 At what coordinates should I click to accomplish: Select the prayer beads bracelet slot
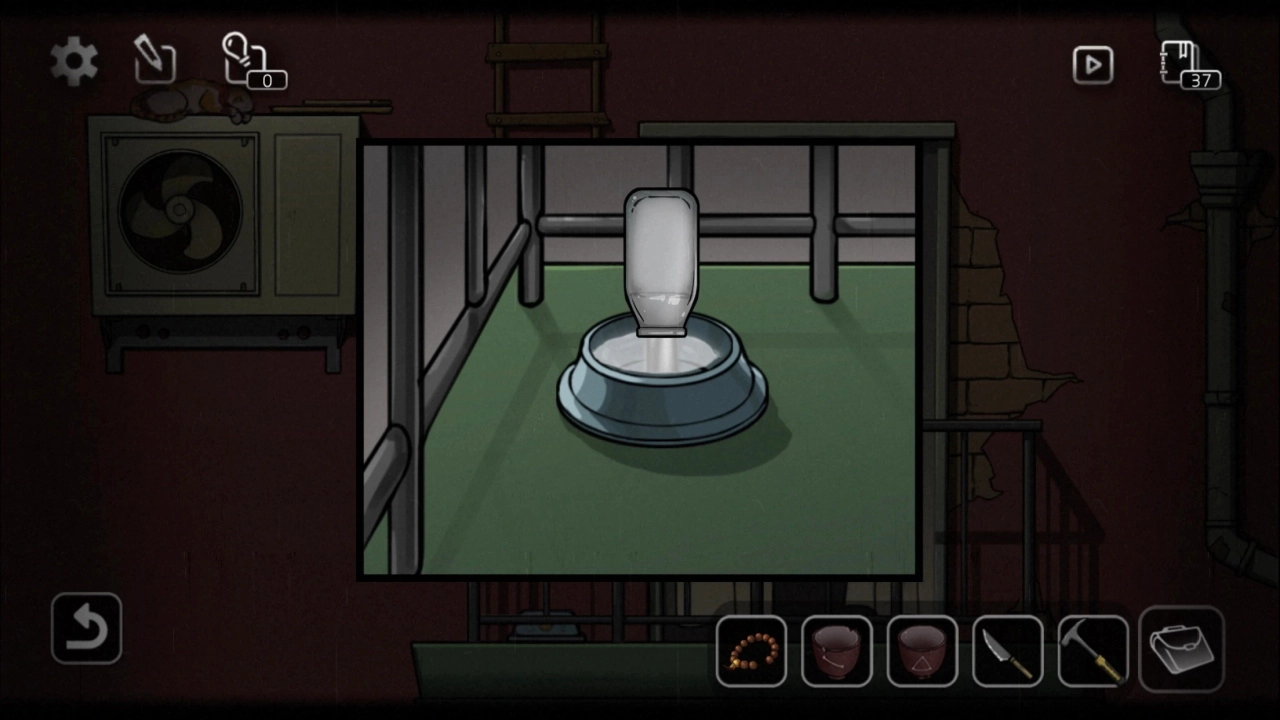pyautogui.click(x=751, y=652)
